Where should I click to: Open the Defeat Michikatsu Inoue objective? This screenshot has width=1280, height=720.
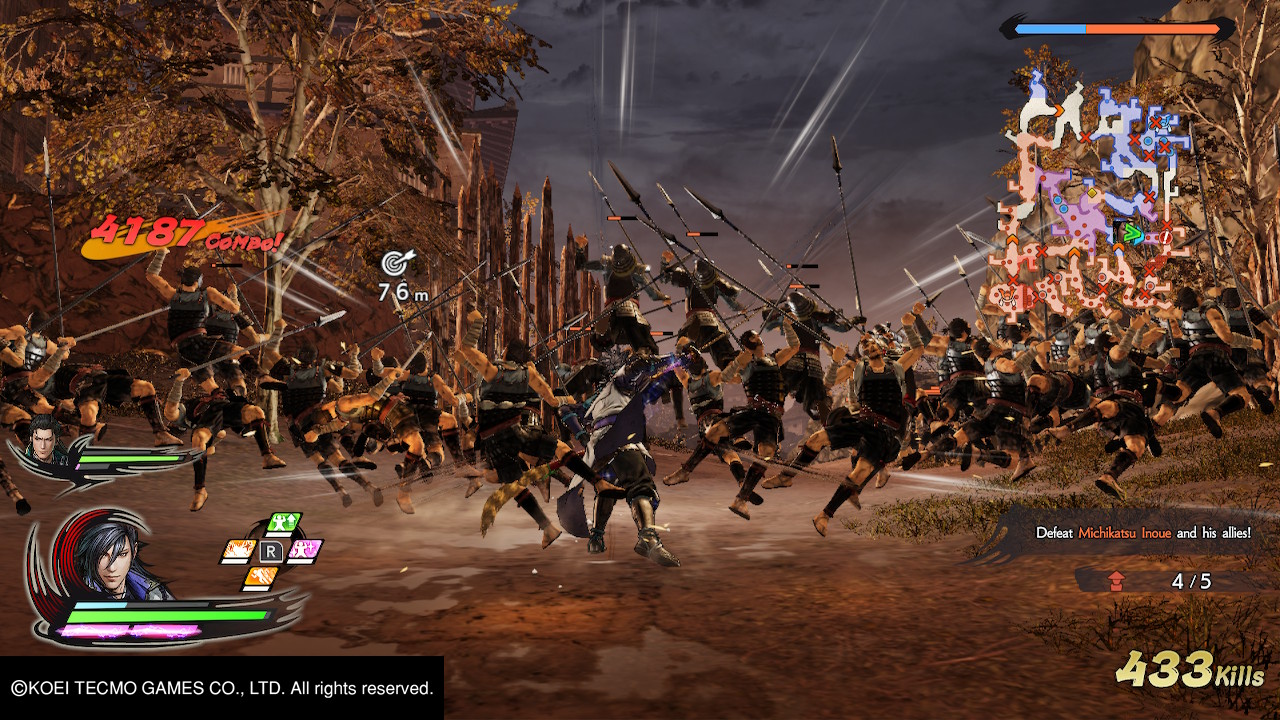click(1142, 533)
